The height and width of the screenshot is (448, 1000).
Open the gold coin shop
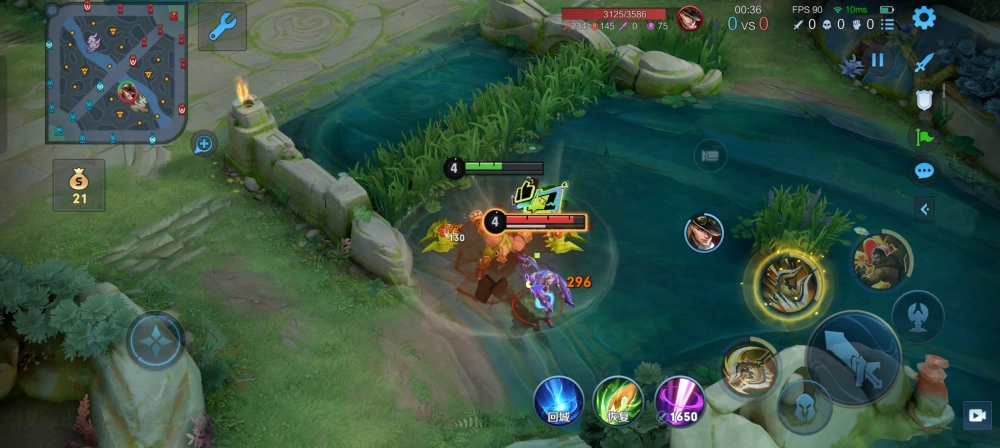(79, 185)
